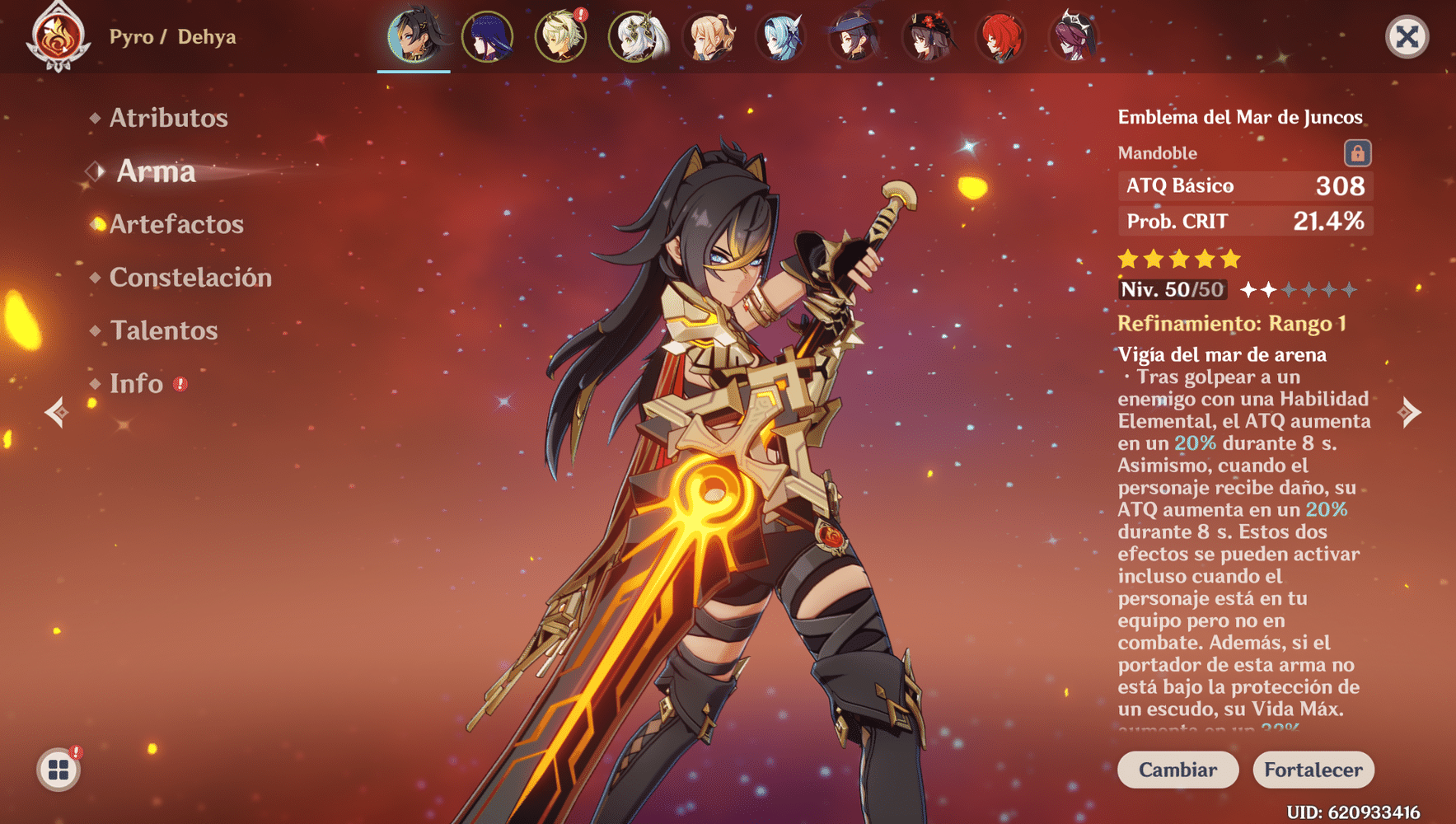
Task: Open the party setup icon bottom left
Action: (59, 771)
